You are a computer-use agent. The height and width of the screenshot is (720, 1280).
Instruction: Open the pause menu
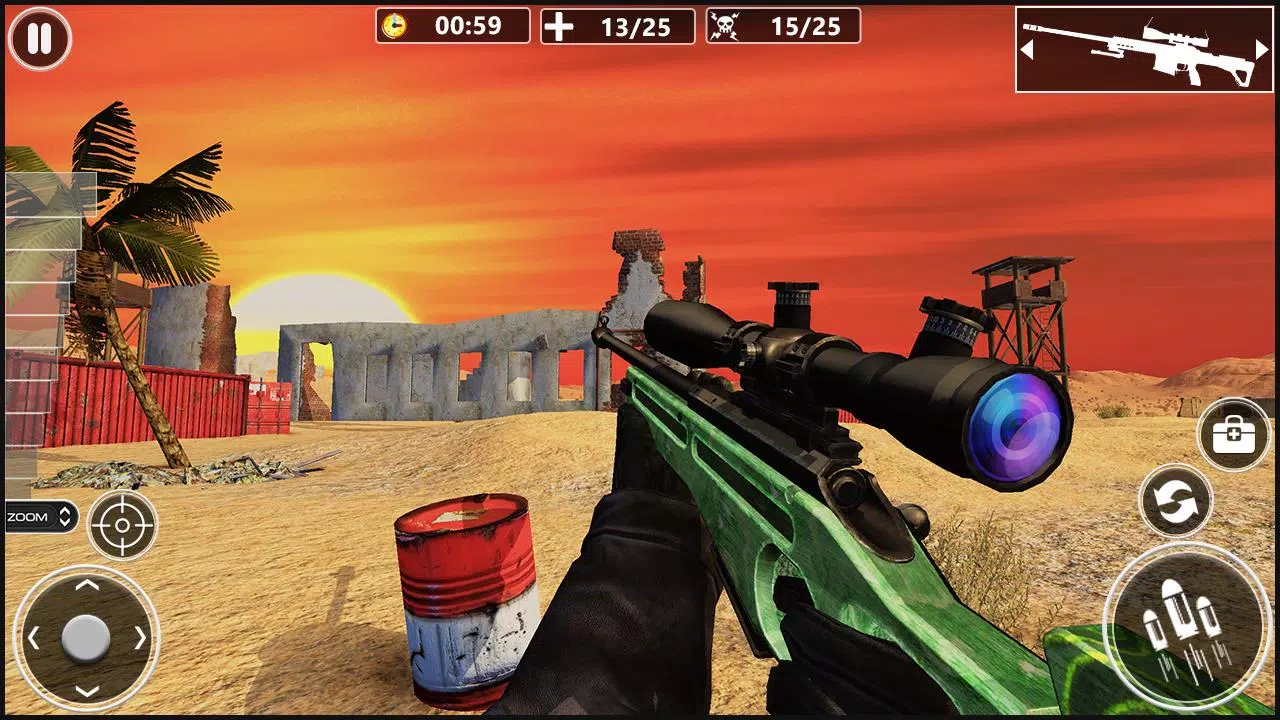coord(38,38)
